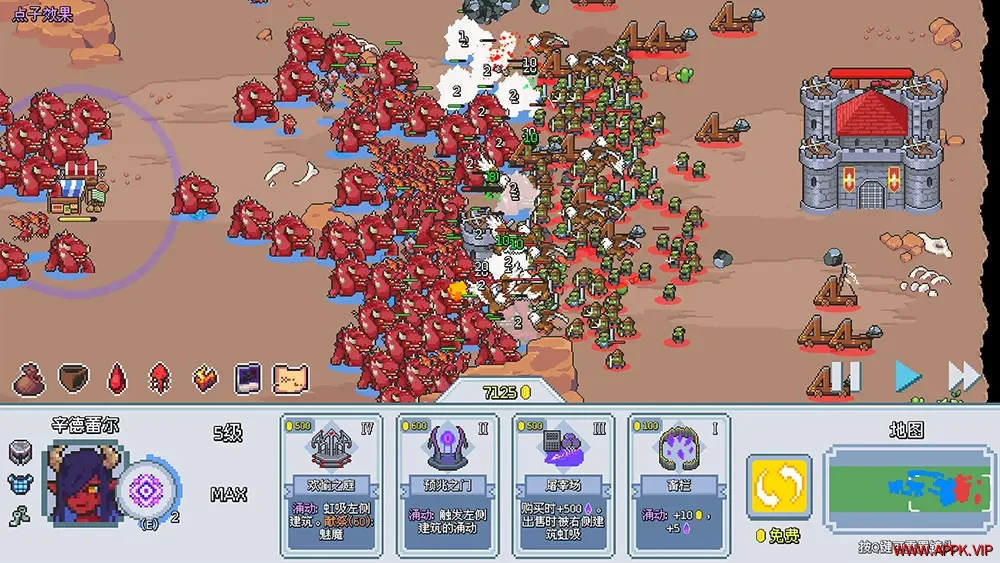Open the dark purple spellbook icon

248,378
